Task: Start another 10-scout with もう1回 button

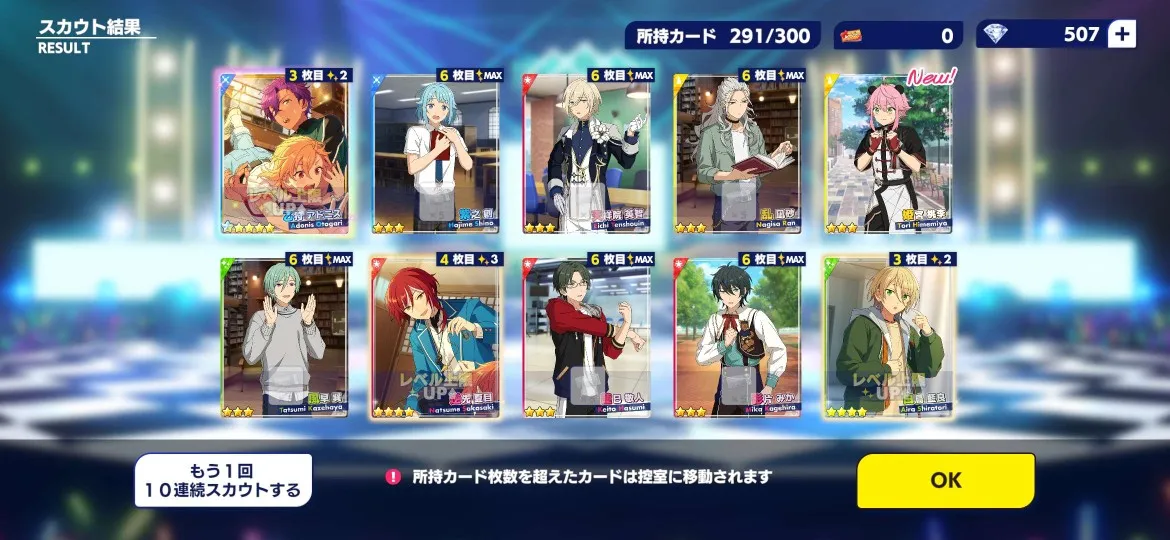Action: click(223, 481)
